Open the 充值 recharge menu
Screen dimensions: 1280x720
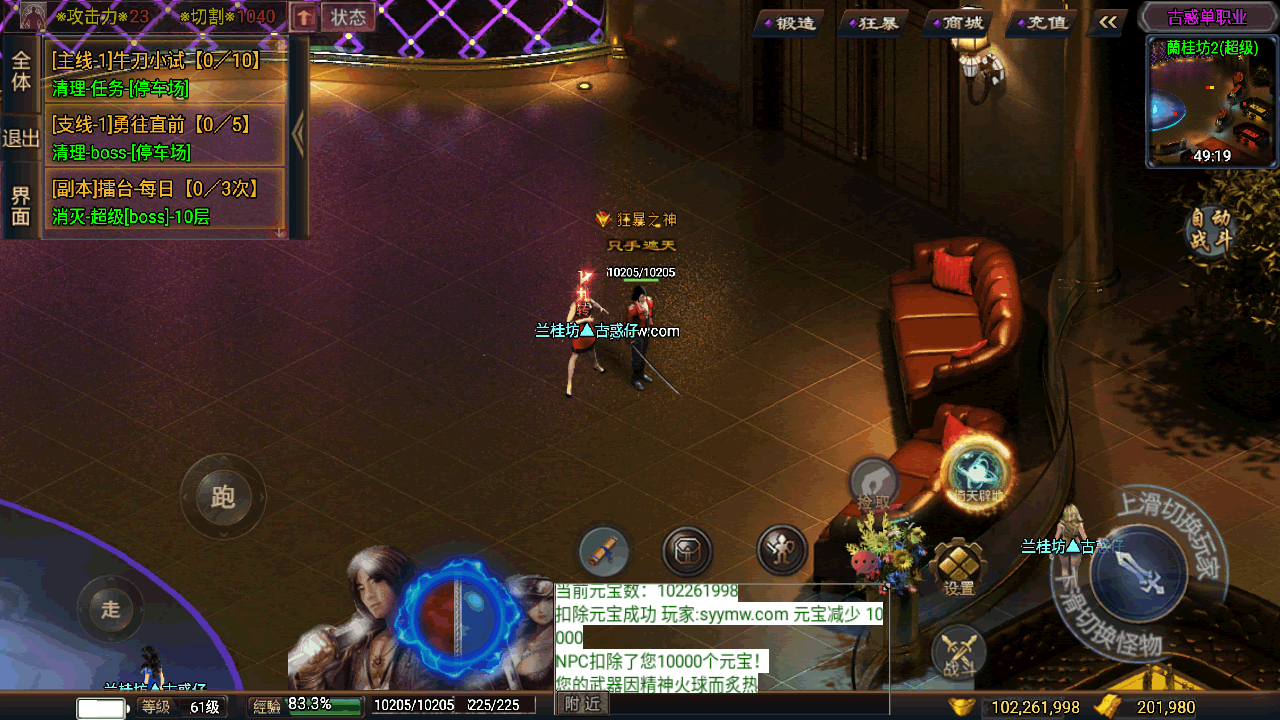click(1040, 22)
